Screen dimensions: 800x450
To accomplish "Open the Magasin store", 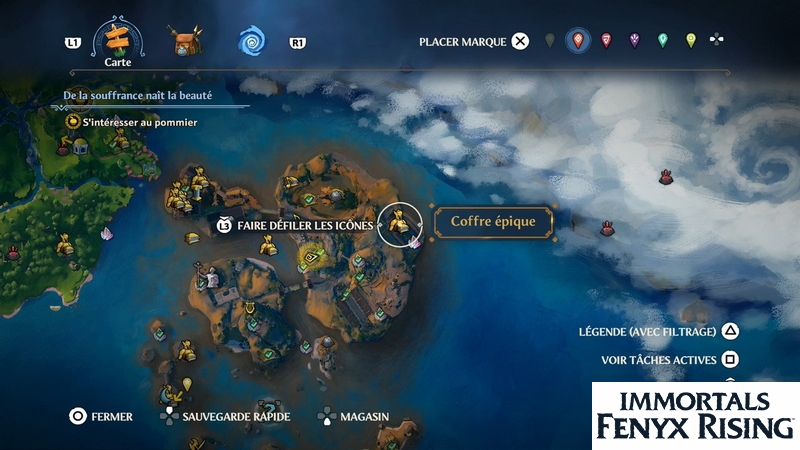I will (x=353, y=416).
